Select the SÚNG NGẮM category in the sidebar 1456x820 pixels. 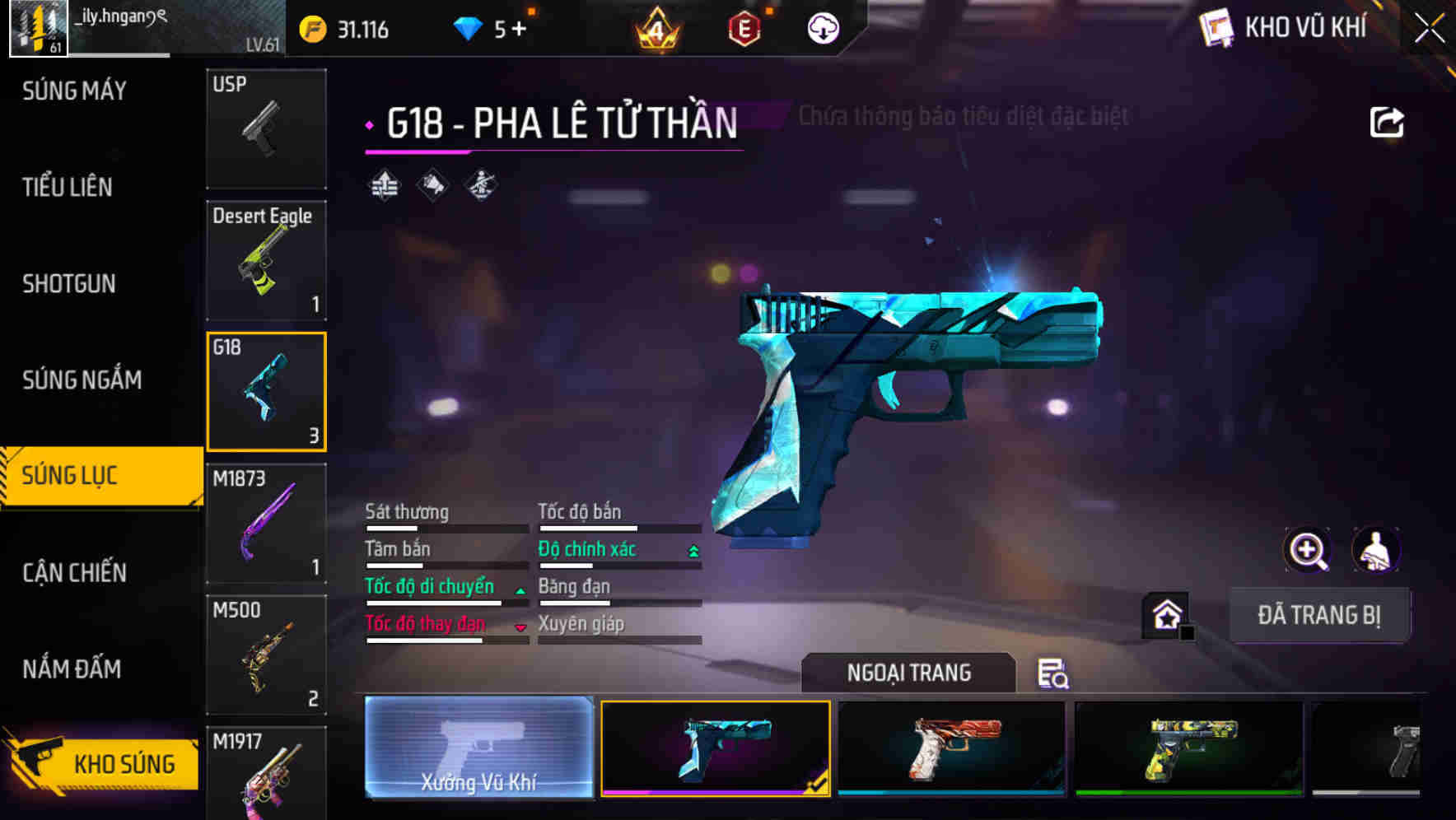pyautogui.click(x=82, y=380)
